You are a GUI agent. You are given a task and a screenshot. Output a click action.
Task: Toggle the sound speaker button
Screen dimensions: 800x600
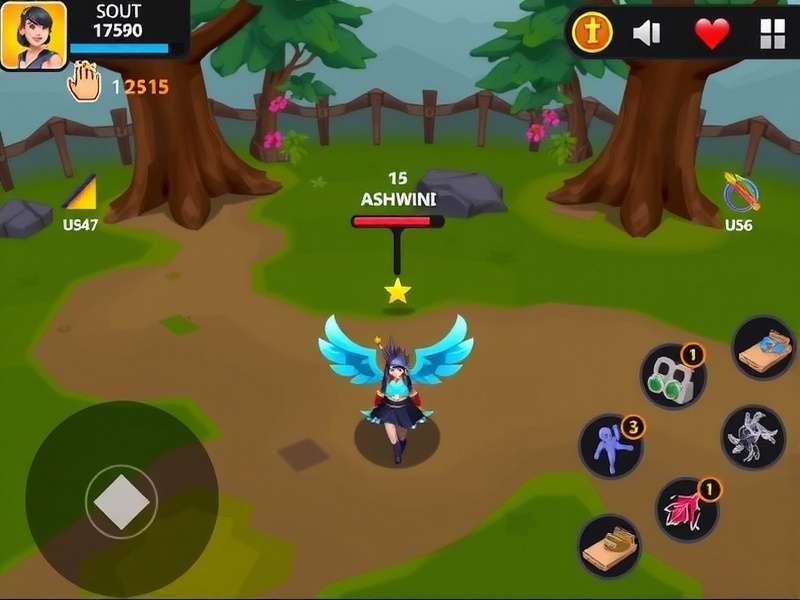pyautogui.click(x=647, y=34)
